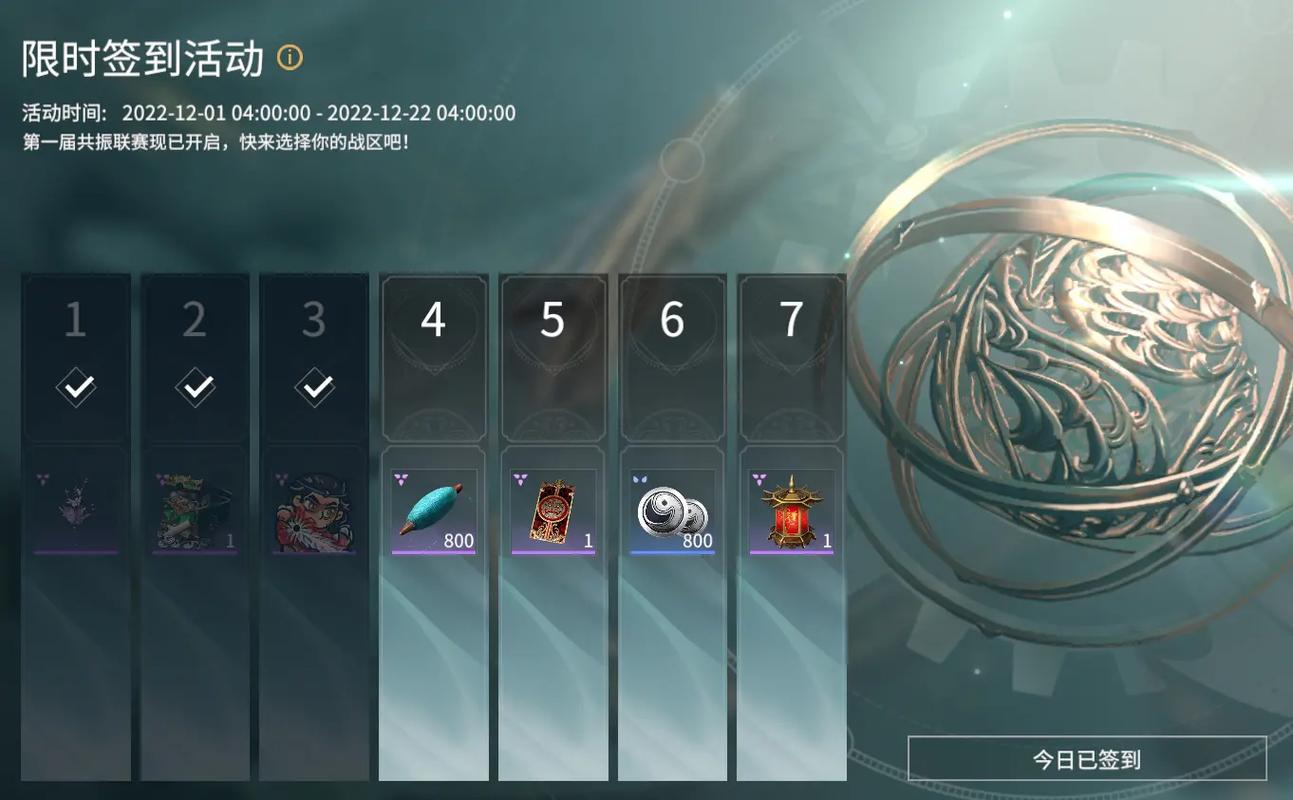
Task: Click the 今日已签到 button
Action: click(x=1086, y=759)
